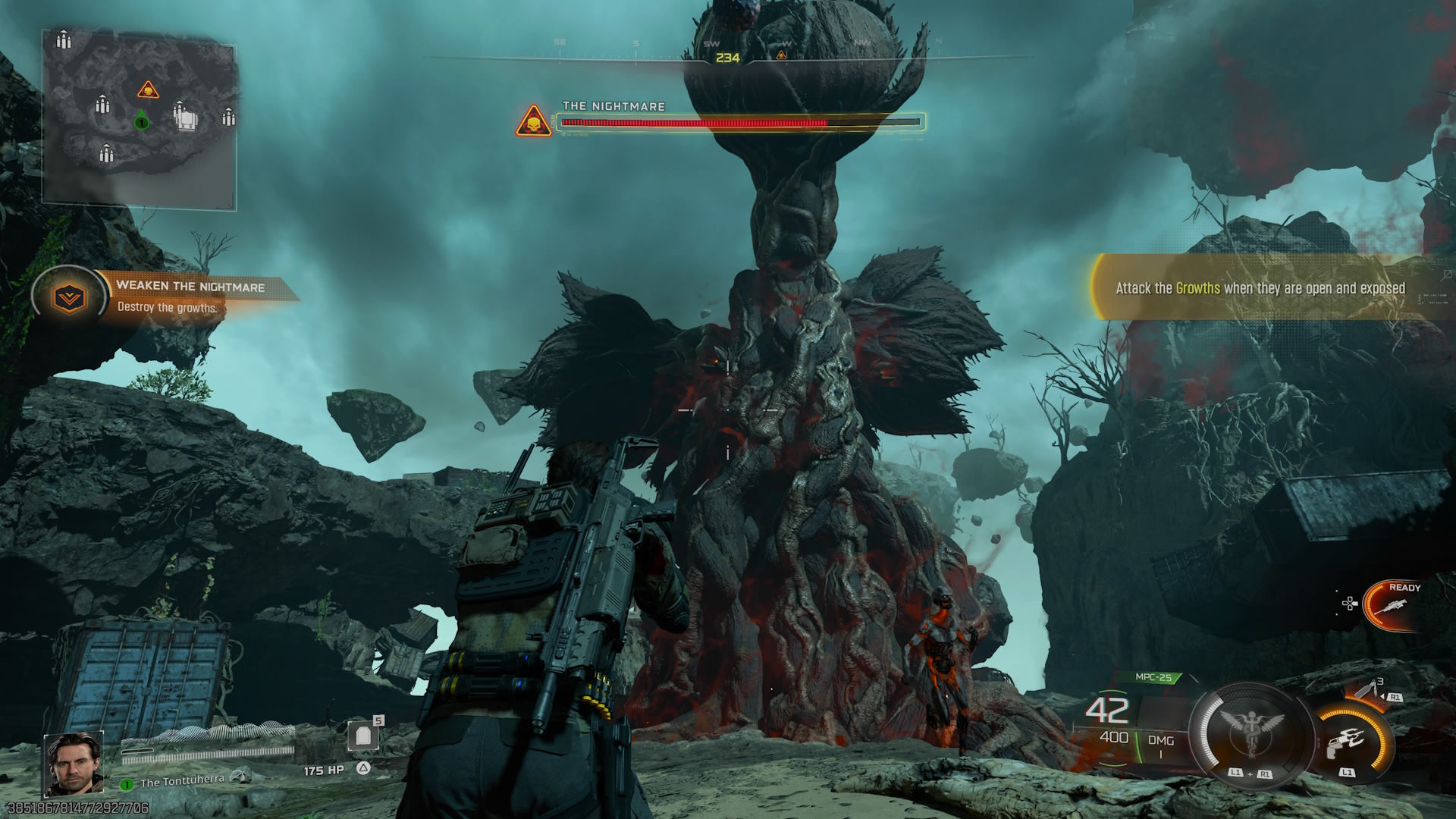Click the Nightmare boss skull warning icon

tap(534, 121)
